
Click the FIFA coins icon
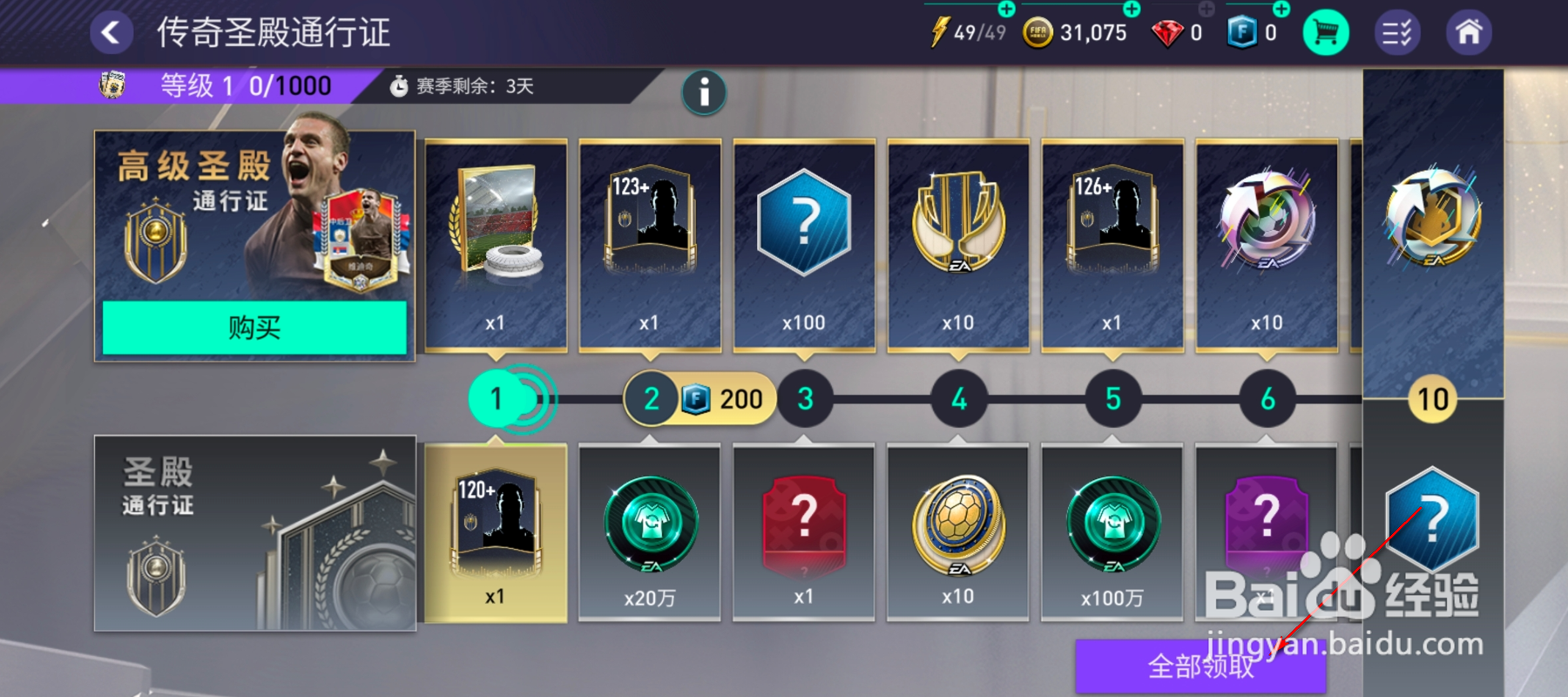coord(1039,32)
